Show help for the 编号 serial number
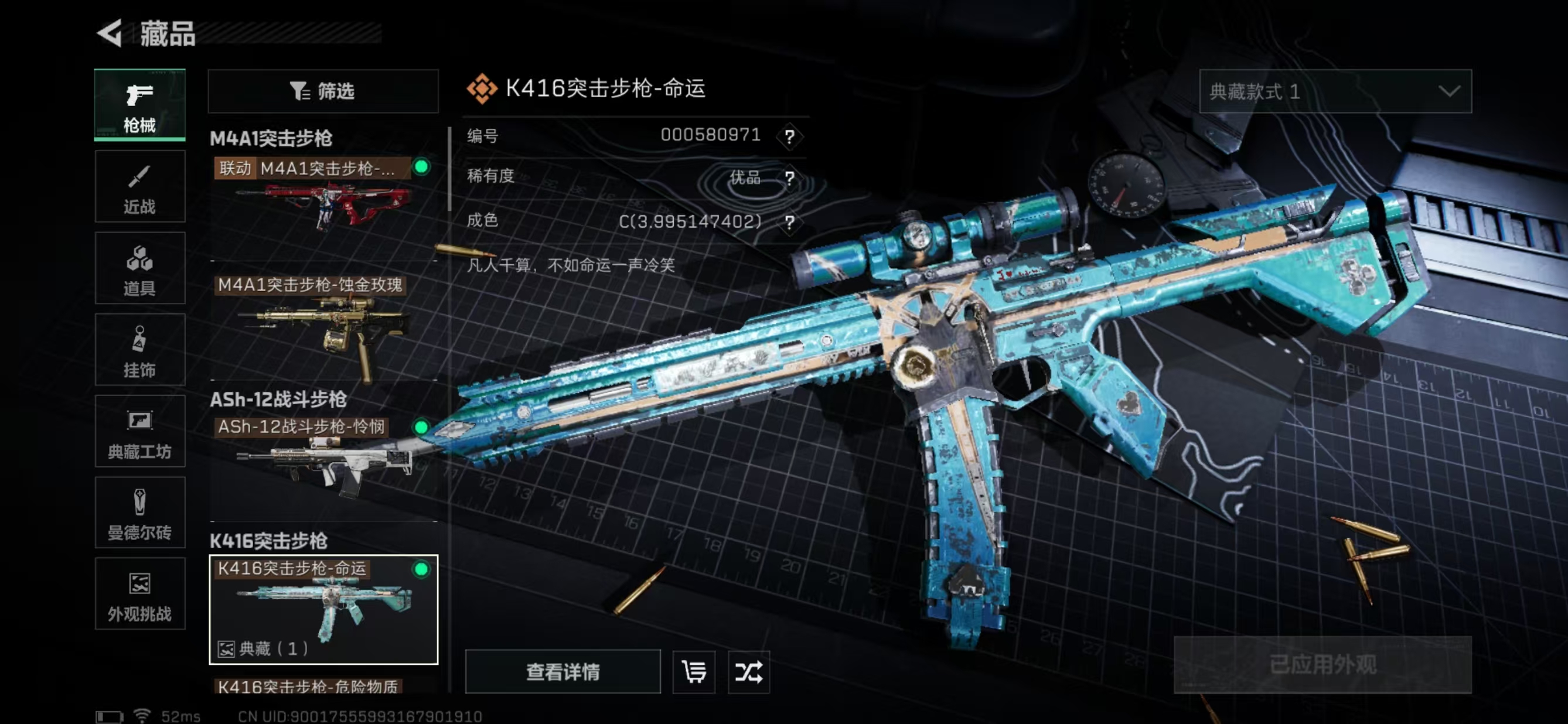 [789, 136]
